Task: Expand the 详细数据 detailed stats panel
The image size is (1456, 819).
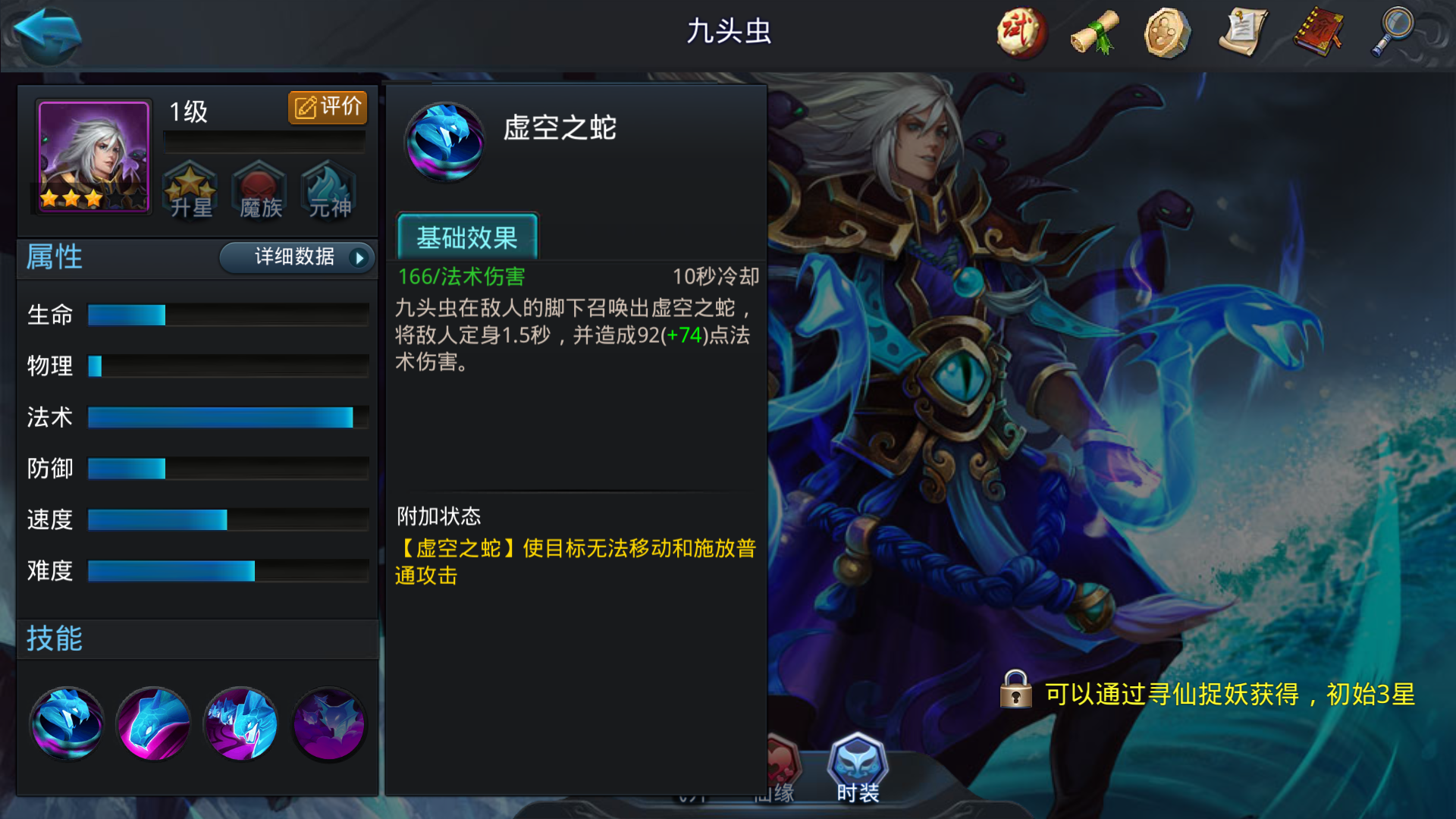Action: 296,258
